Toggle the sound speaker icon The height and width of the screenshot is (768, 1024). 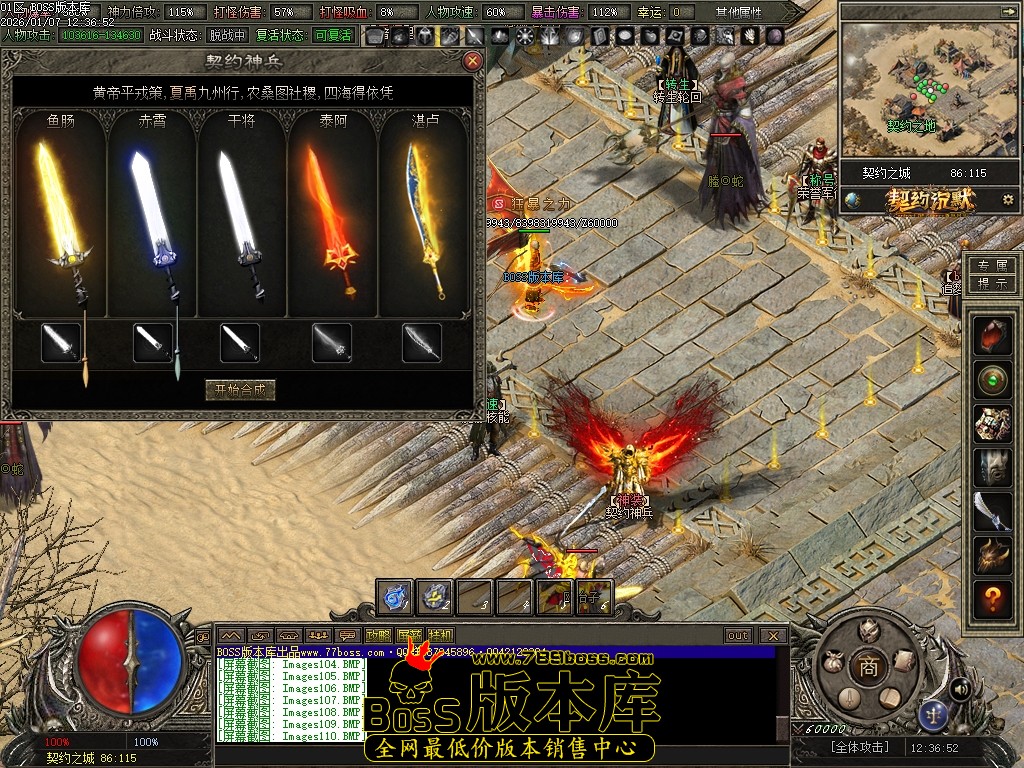[960, 688]
